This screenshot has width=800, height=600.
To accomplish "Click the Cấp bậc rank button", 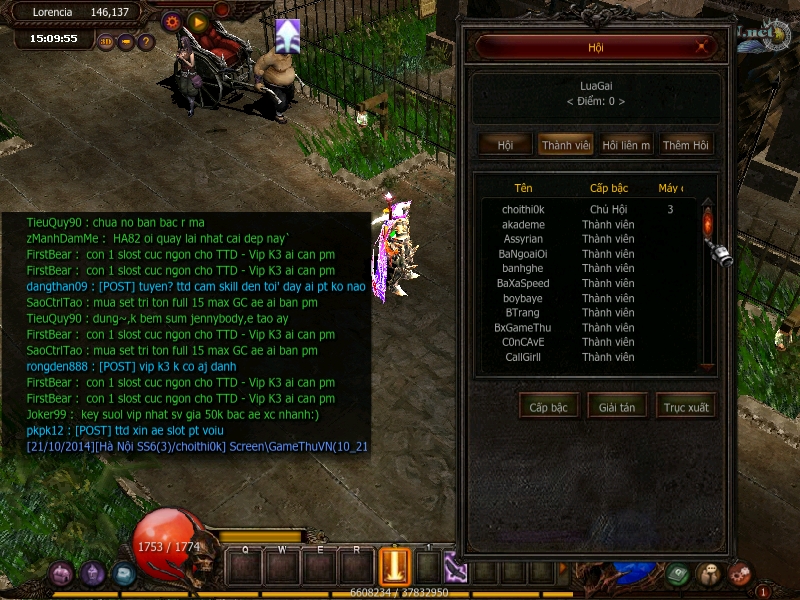I will point(548,407).
